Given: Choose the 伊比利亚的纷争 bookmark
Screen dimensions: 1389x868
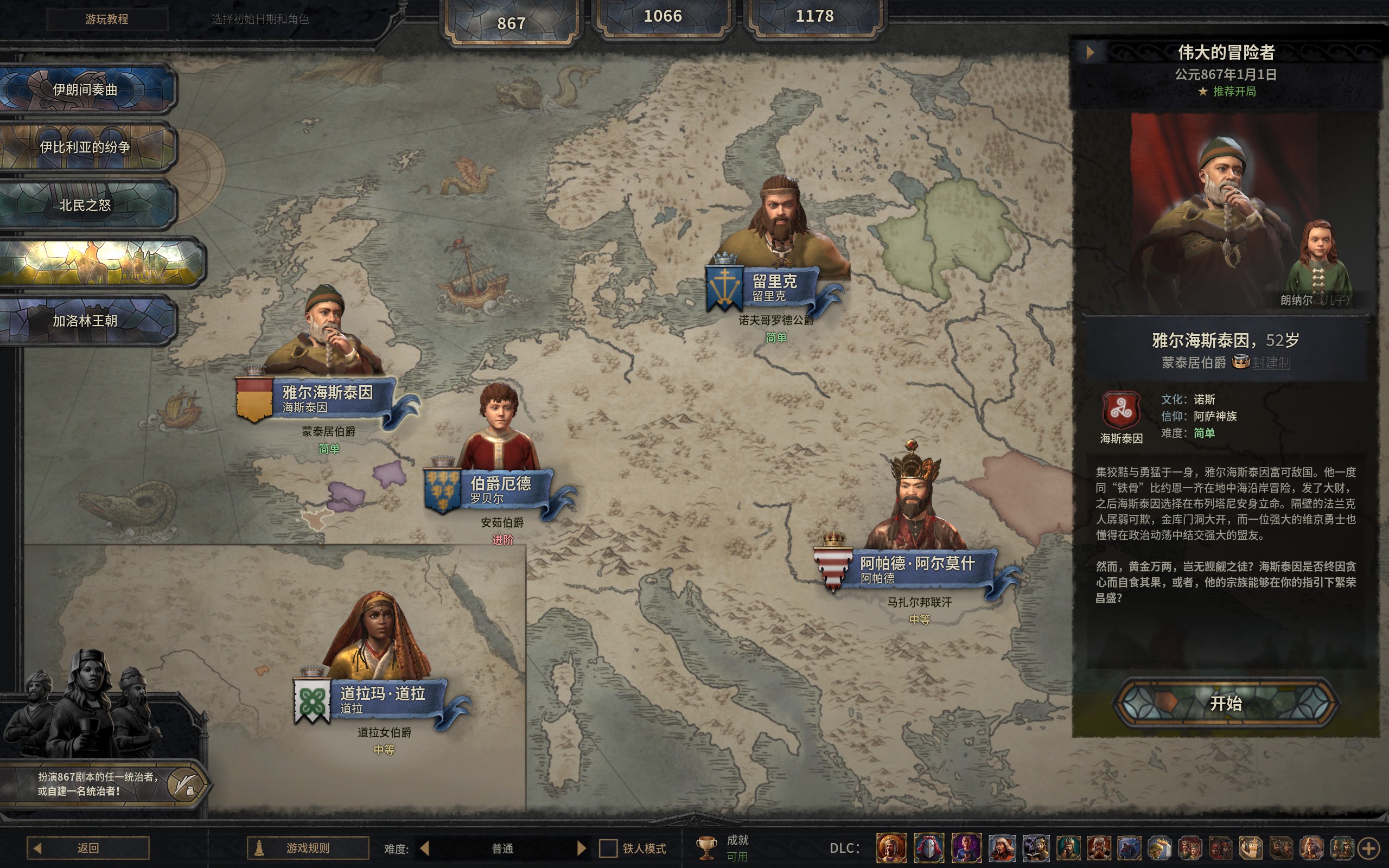Looking at the screenshot, I should 86,147.
